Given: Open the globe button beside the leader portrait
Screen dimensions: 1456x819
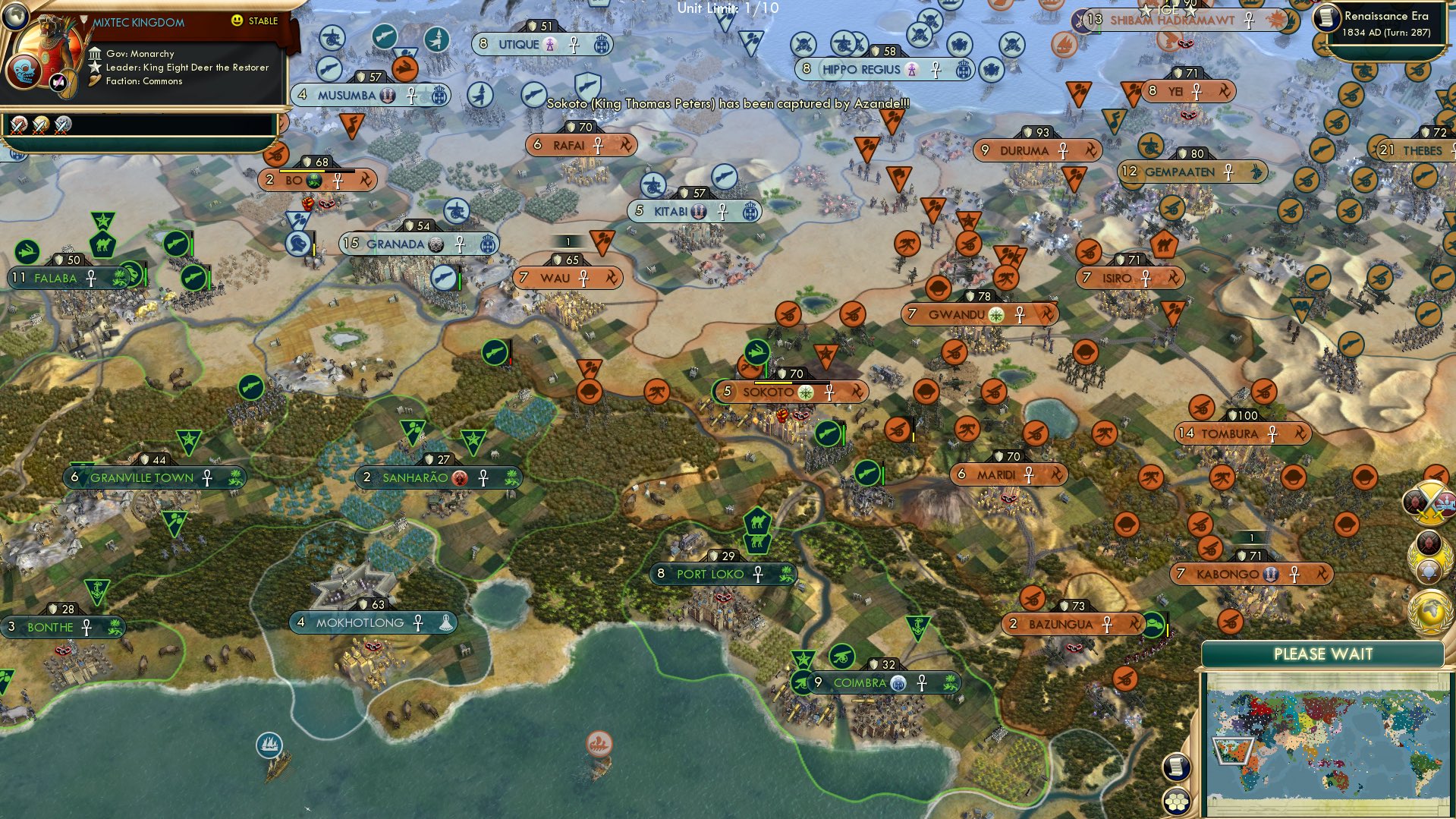Looking at the screenshot, I should coord(15,15).
